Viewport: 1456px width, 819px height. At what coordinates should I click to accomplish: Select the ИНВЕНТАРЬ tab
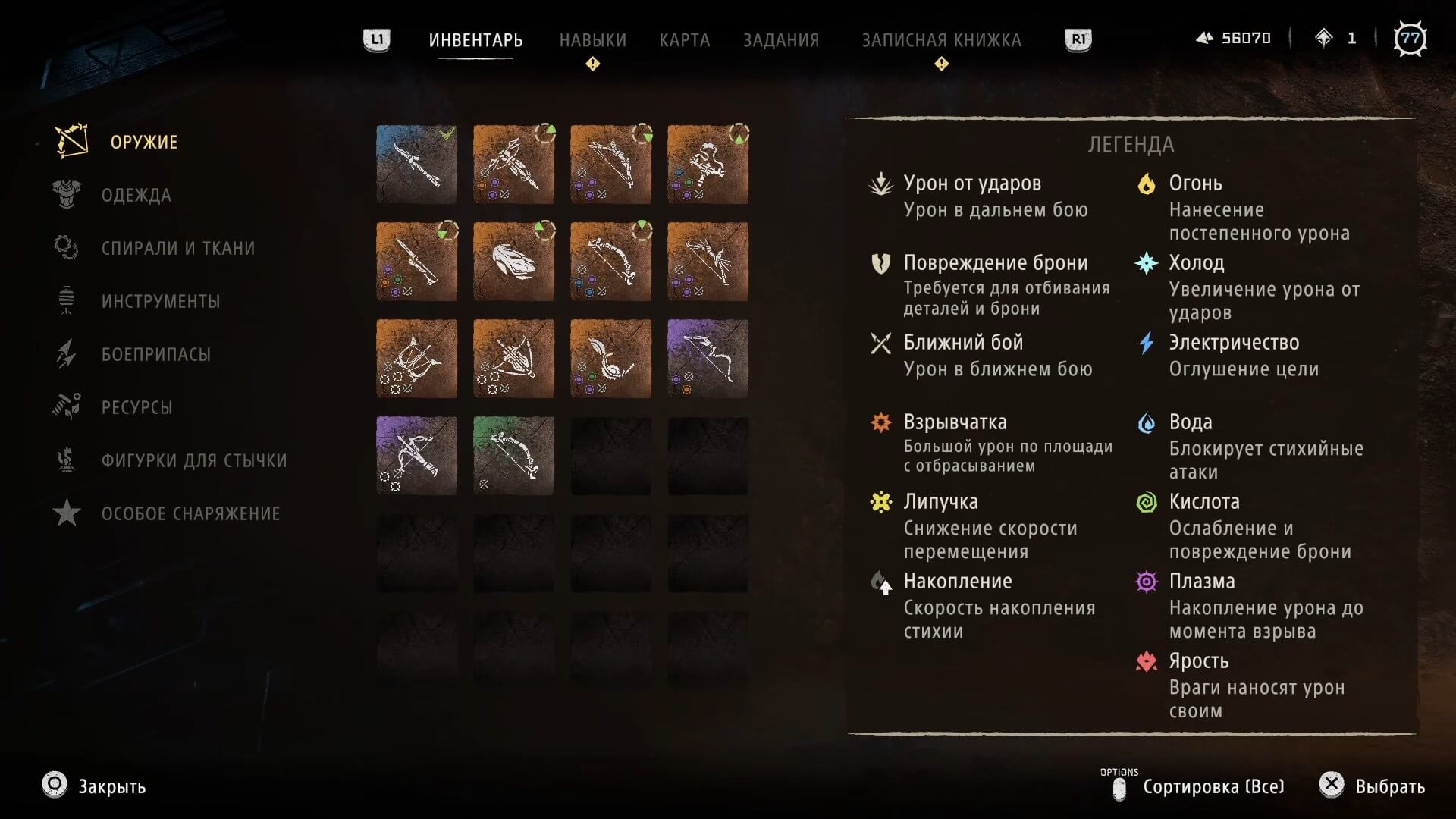click(x=475, y=40)
